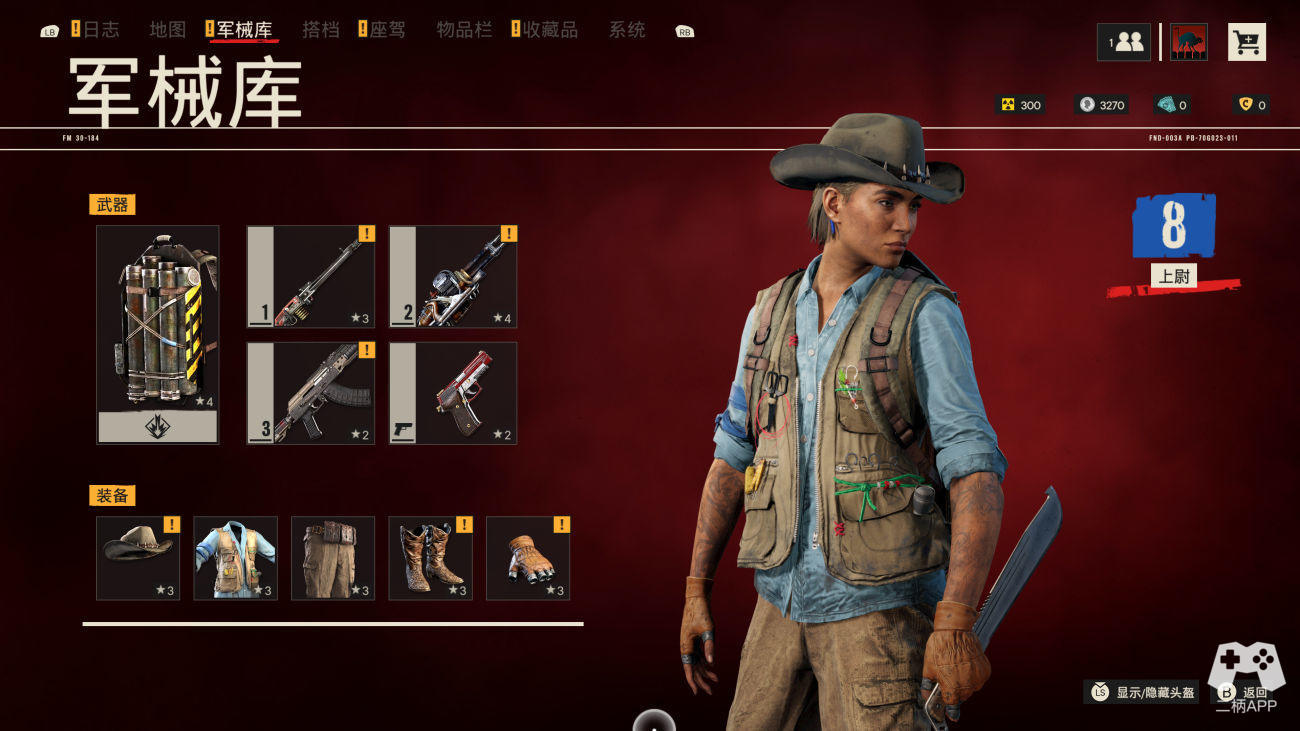Open the co-op players icon
This screenshot has width=1300, height=731.
tap(1124, 42)
